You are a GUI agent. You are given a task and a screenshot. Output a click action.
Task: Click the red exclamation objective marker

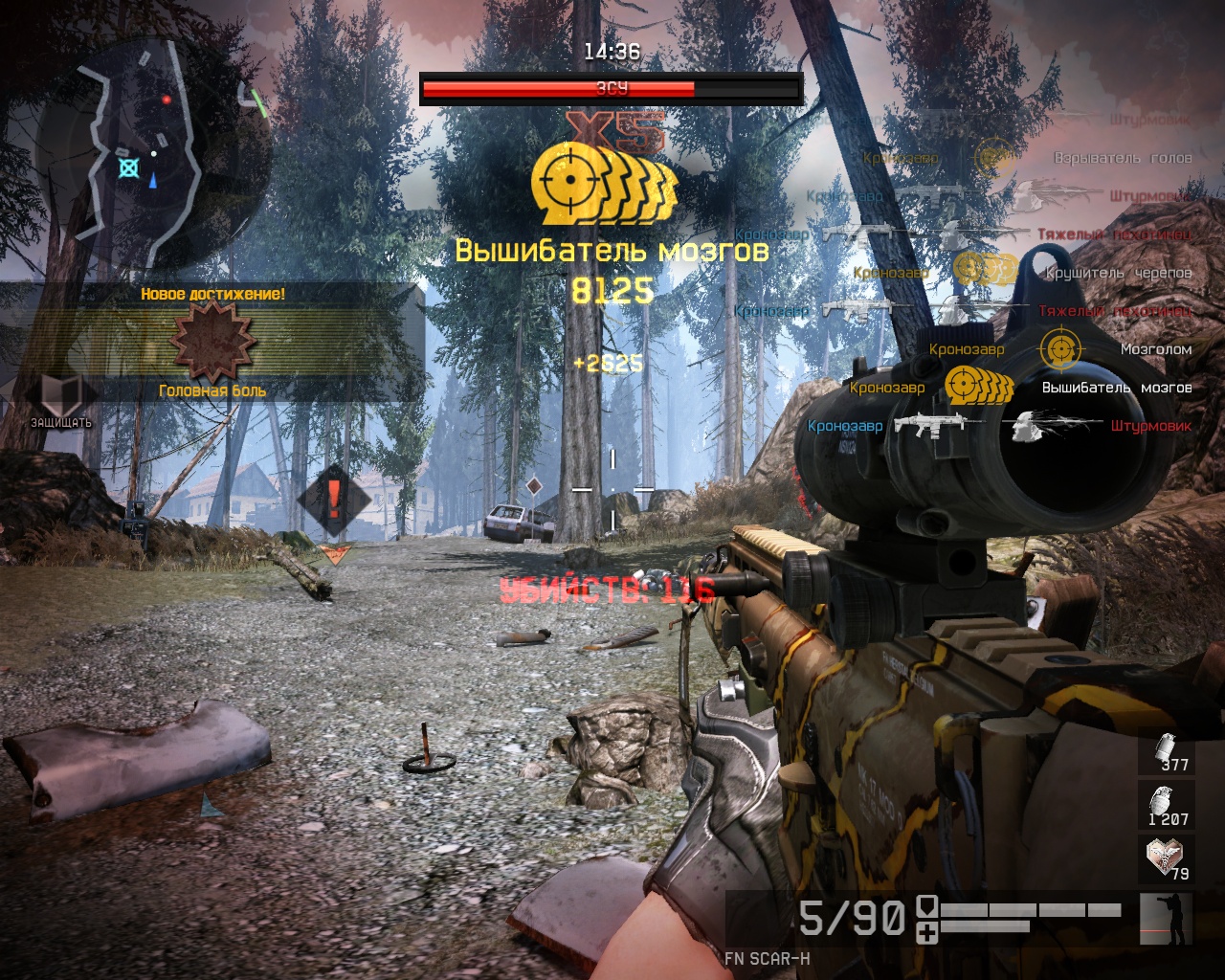[333, 500]
